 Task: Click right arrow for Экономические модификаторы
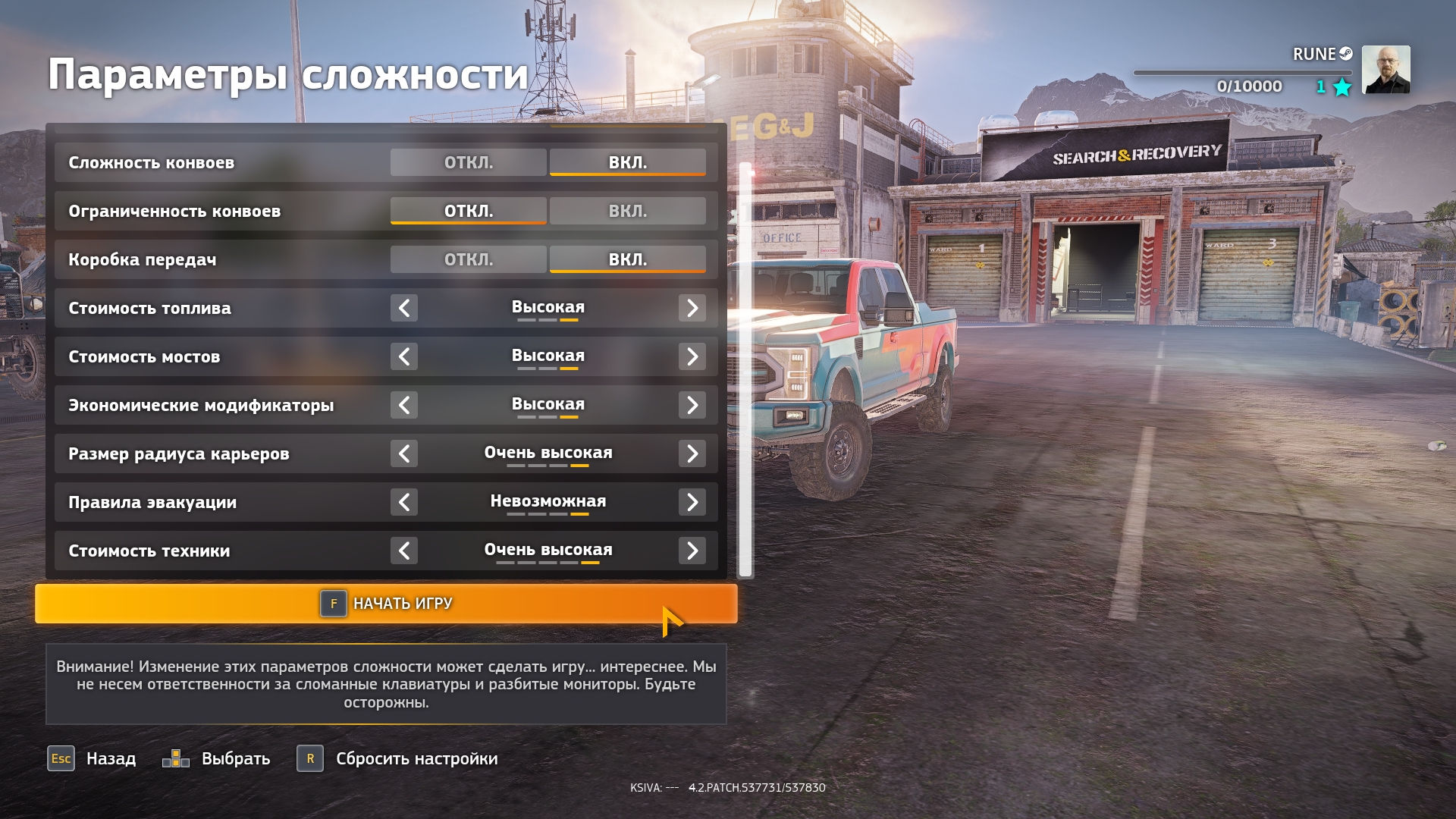(x=692, y=405)
